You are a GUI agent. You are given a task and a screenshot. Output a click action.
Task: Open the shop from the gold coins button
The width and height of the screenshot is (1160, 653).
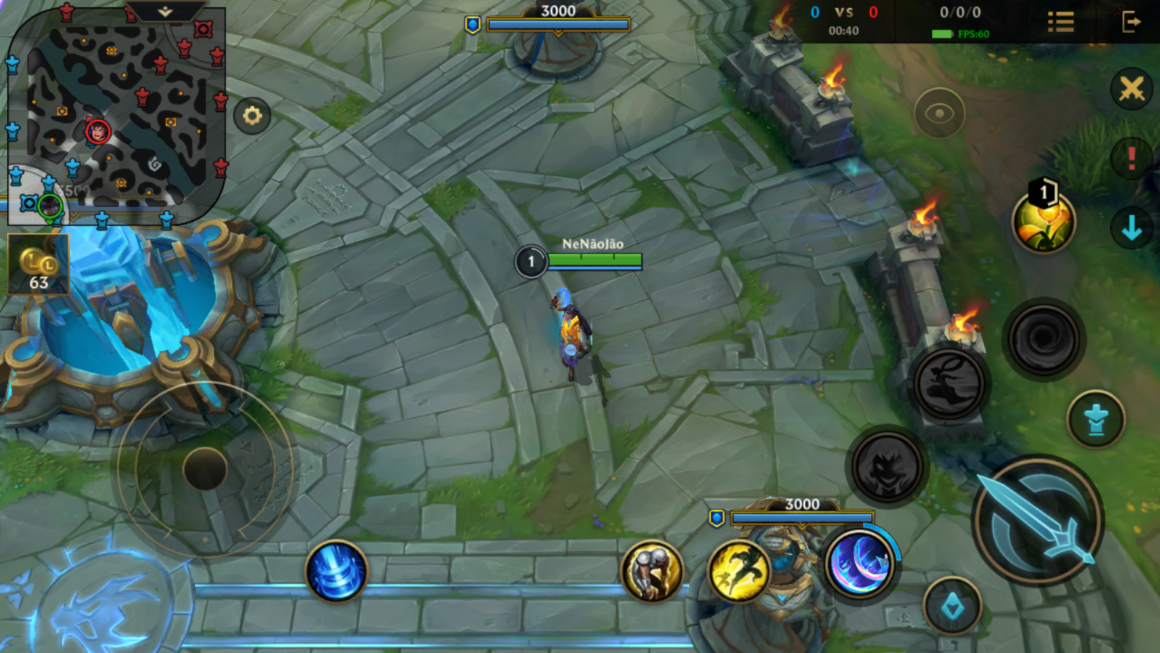[38, 264]
